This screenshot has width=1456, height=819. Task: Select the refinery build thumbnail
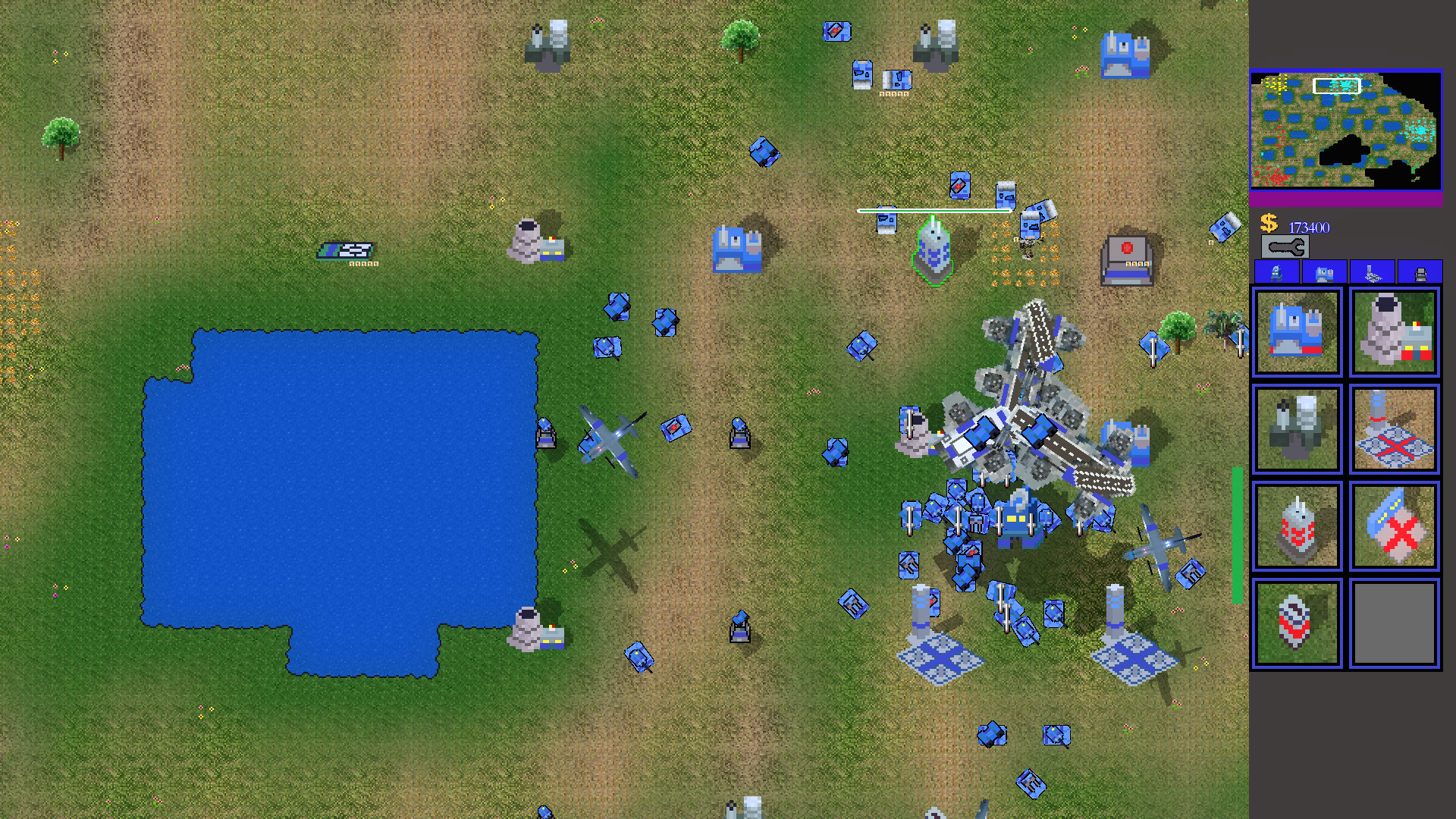point(1394,331)
